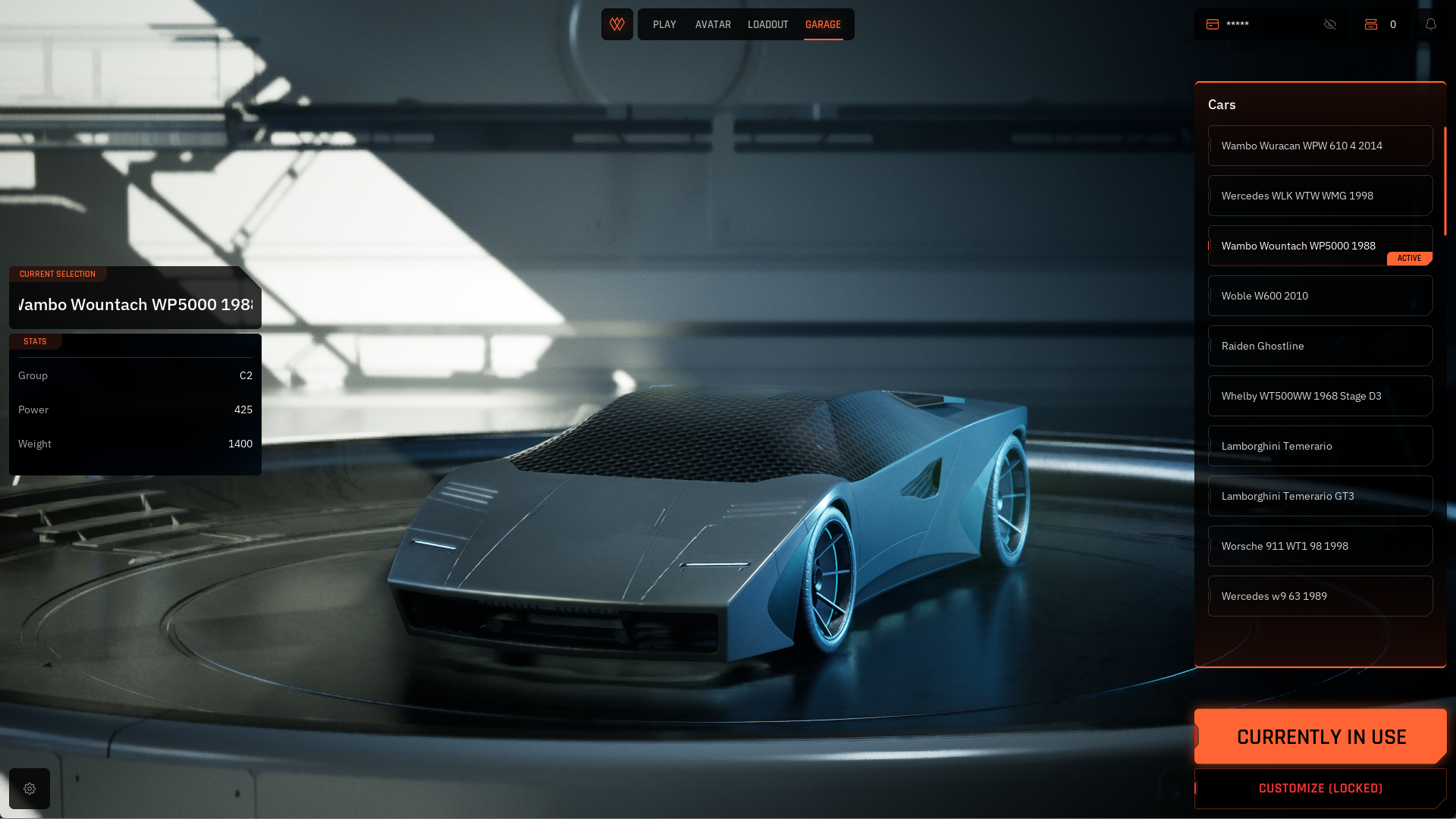1456x819 pixels.
Task: Choose Wambo Wuracan WPW 610 4 2014
Action: 1319,146
